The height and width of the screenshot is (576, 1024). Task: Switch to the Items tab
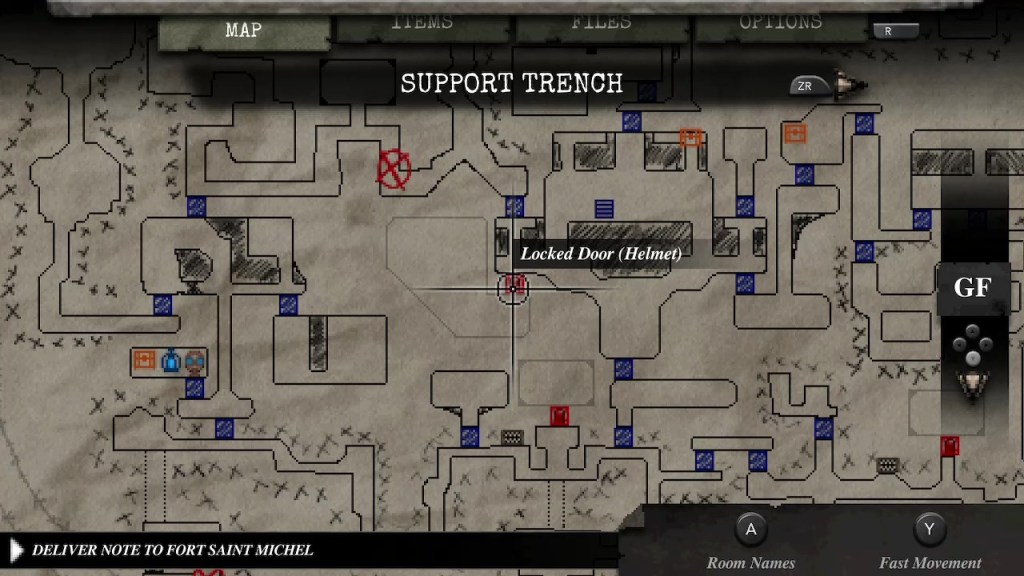click(422, 24)
